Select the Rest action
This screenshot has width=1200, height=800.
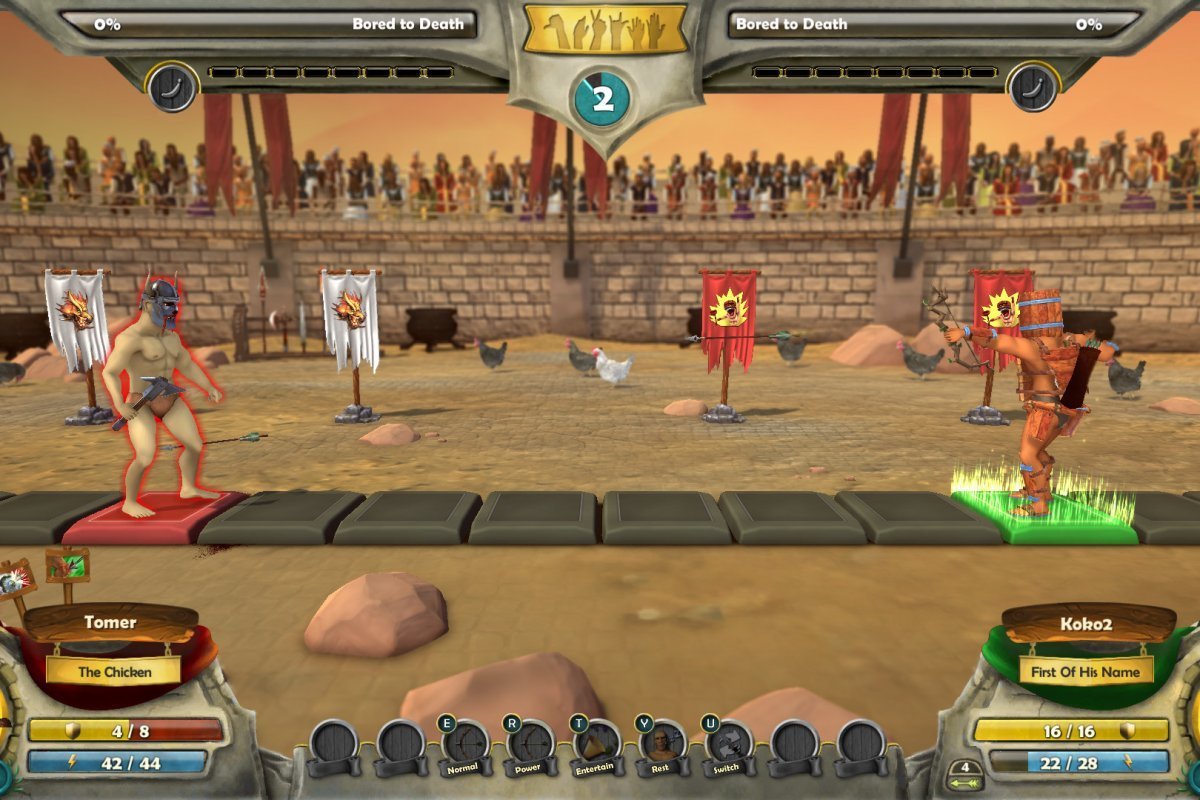point(663,747)
